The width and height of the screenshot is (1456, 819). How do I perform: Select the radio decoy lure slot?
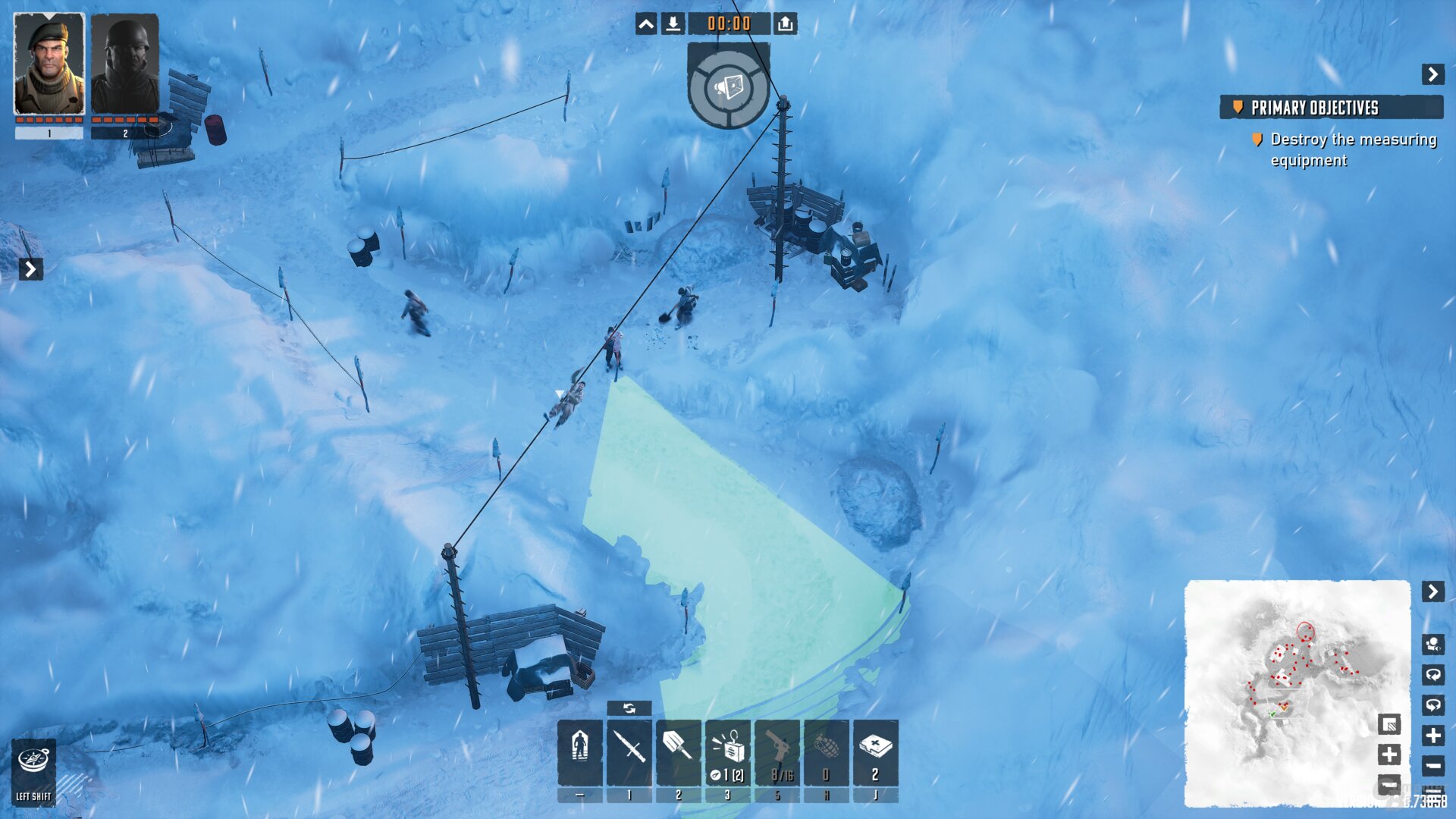coord(728,752)
